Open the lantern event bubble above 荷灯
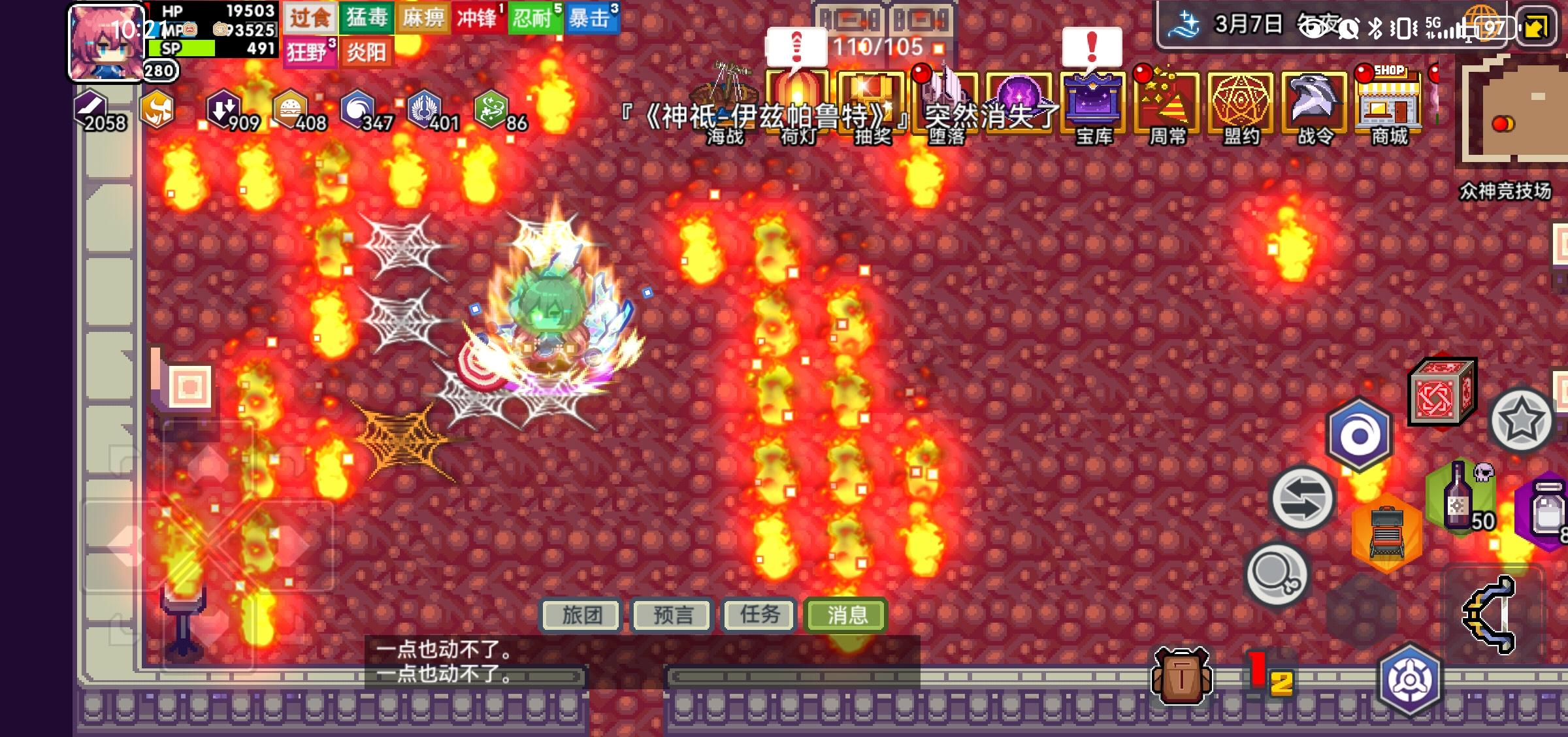The width and height of the screenshot is (1568, 737). tap(796, 44)
